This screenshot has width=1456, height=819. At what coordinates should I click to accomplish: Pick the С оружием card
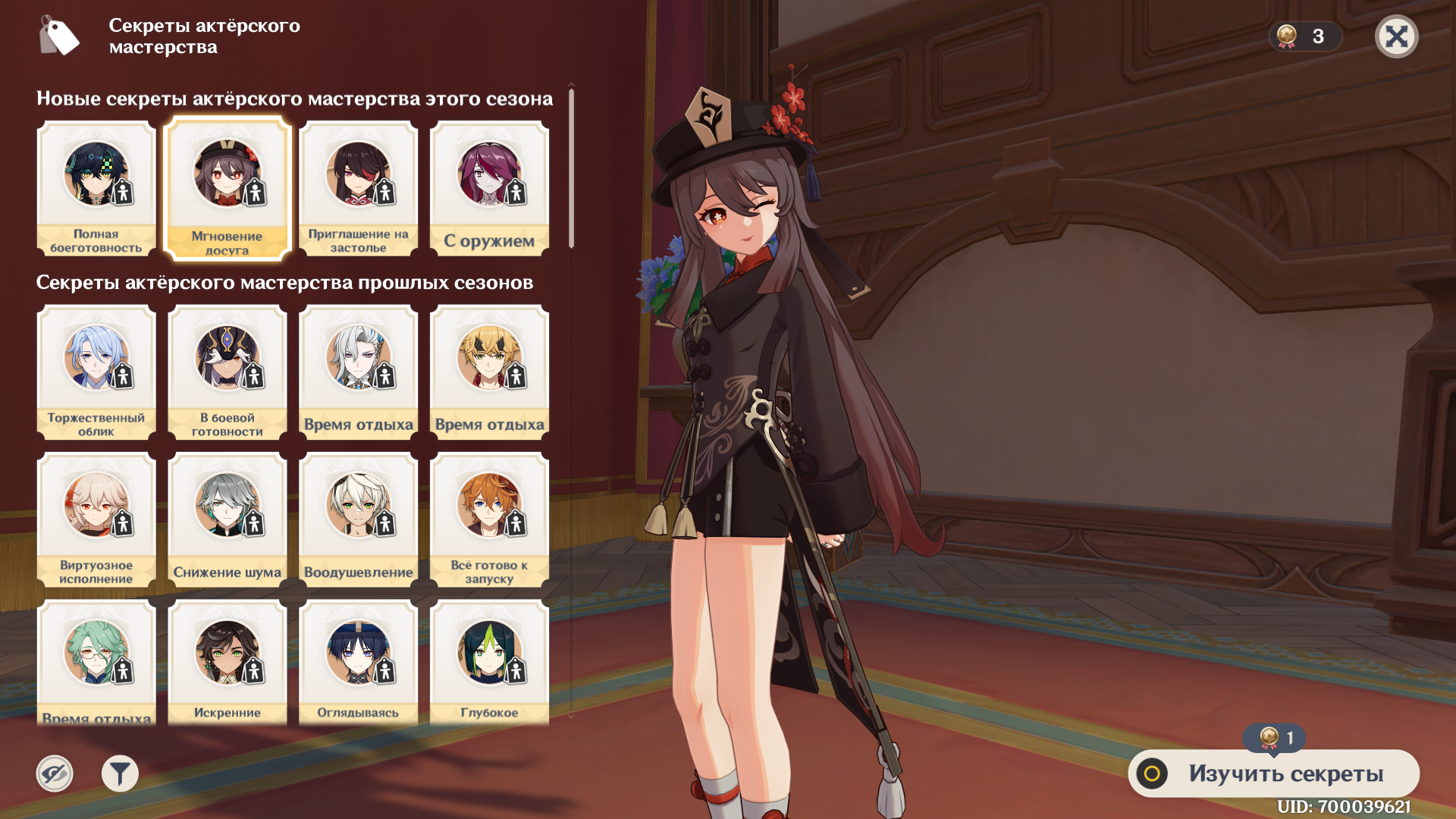tap(489, 188)
